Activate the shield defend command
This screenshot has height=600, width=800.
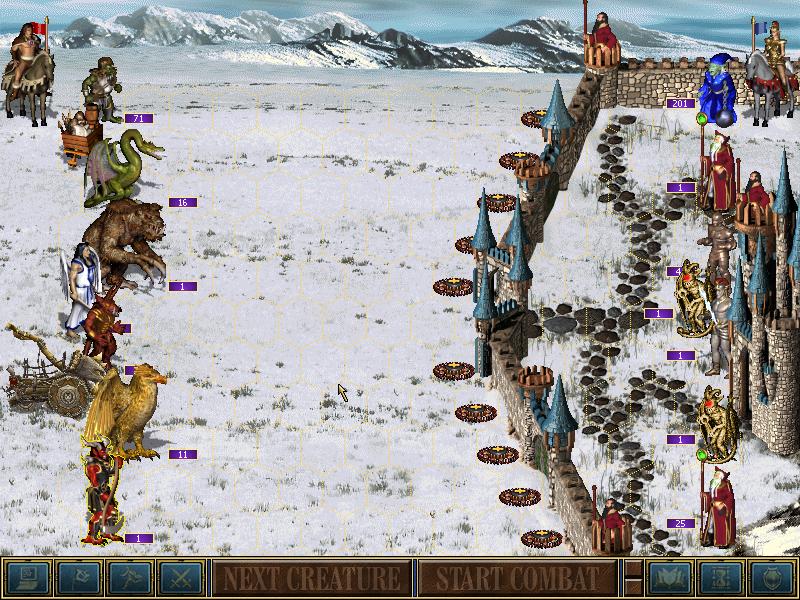click(x=772, y=578)
